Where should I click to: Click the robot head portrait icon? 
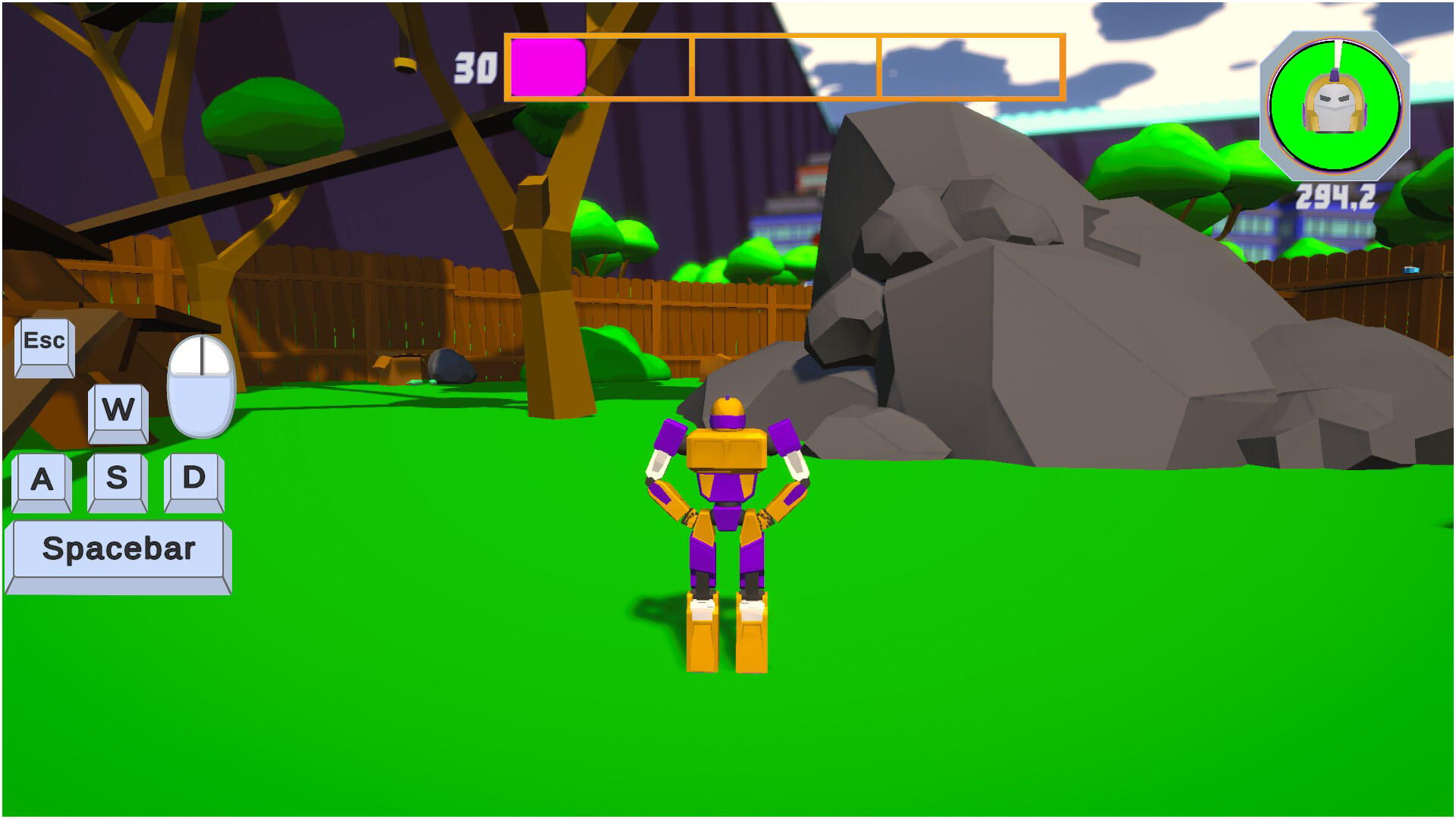pyautogui.click(x=1335, y=104)
